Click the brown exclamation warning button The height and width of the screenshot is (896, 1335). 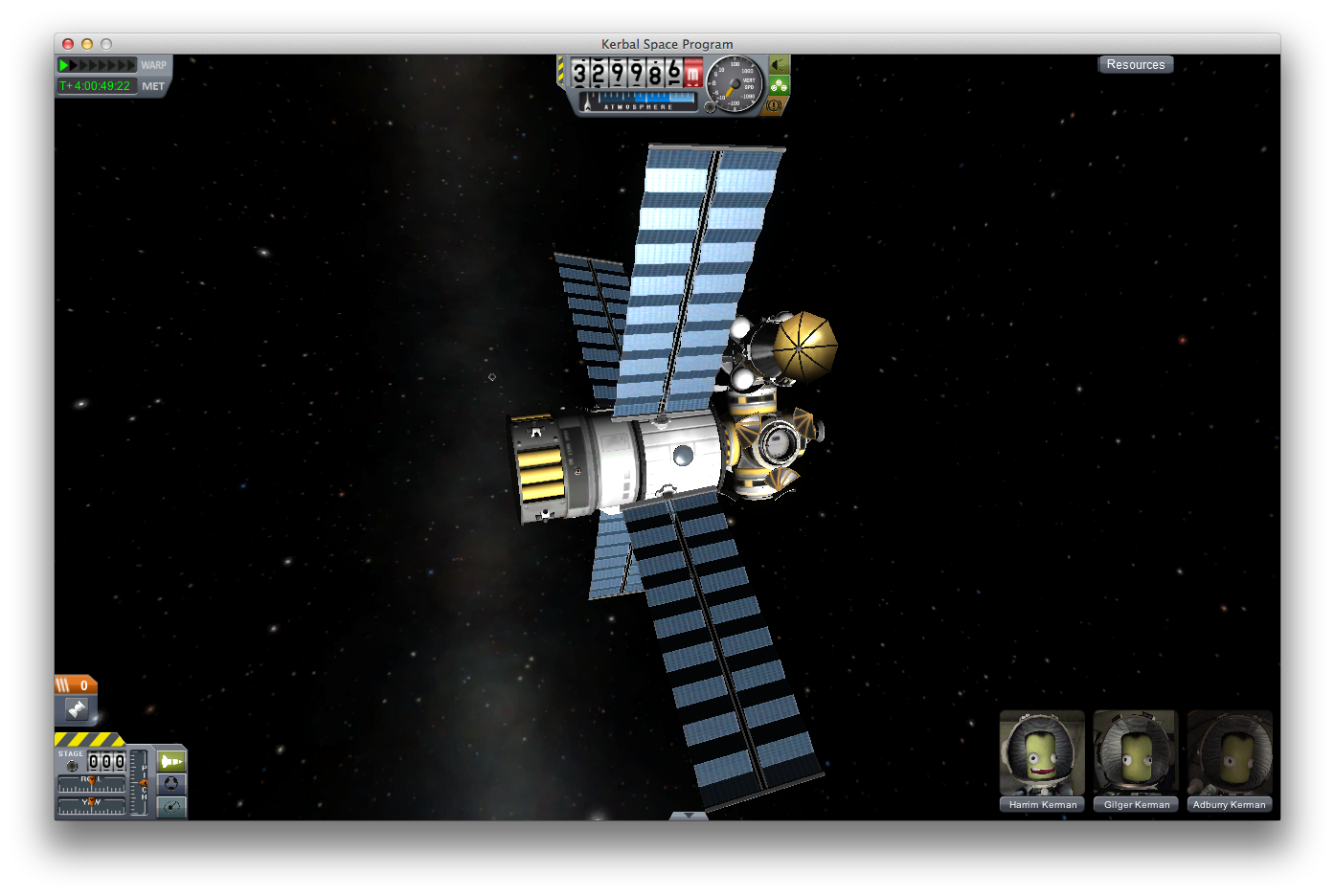click(774, 105)
